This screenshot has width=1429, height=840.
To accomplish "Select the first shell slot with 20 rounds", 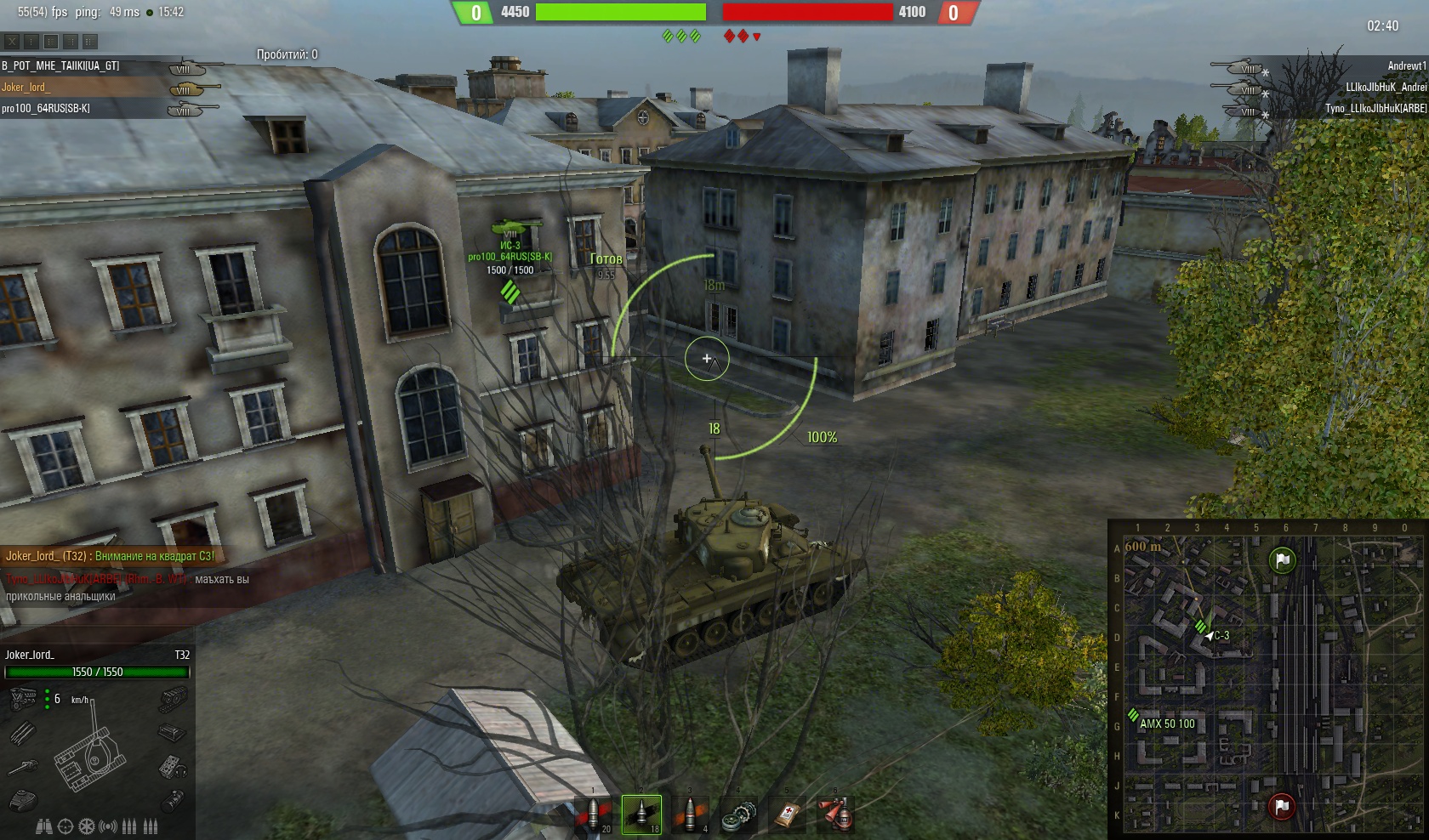I will pos(593,814).
